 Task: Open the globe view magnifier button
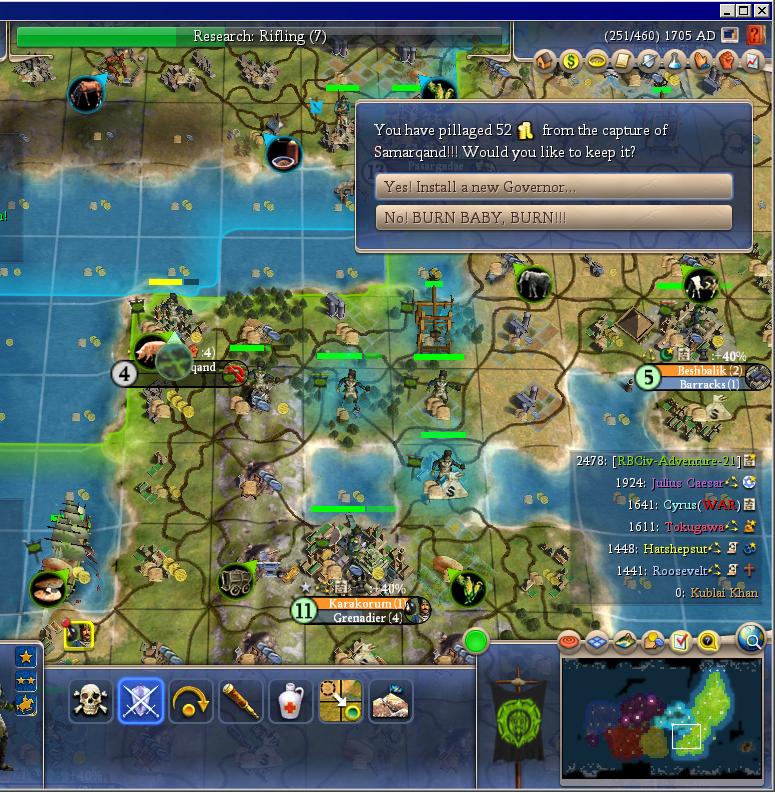(x=750, y=636)
